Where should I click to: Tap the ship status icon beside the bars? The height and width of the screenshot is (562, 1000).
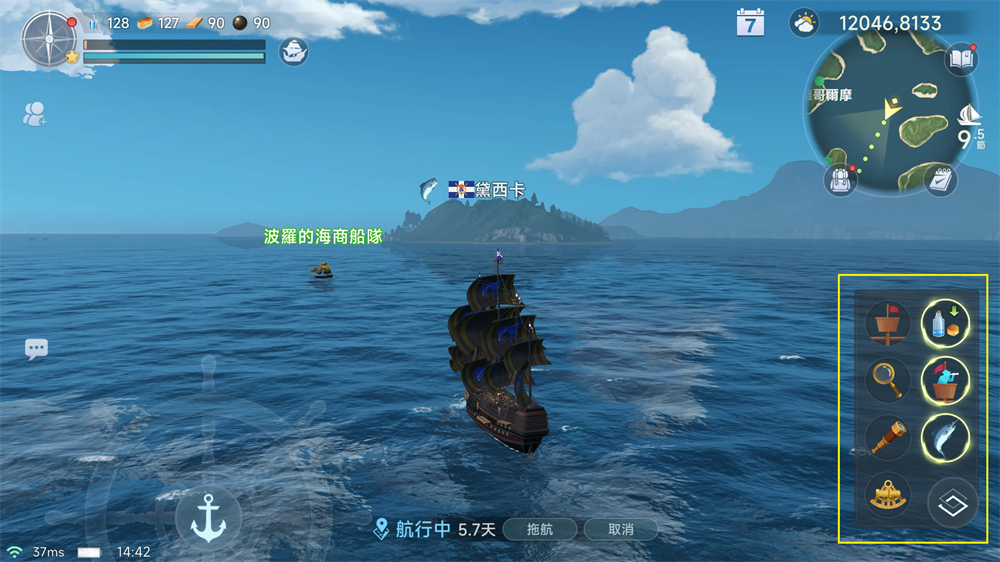[x=293, y=51]
